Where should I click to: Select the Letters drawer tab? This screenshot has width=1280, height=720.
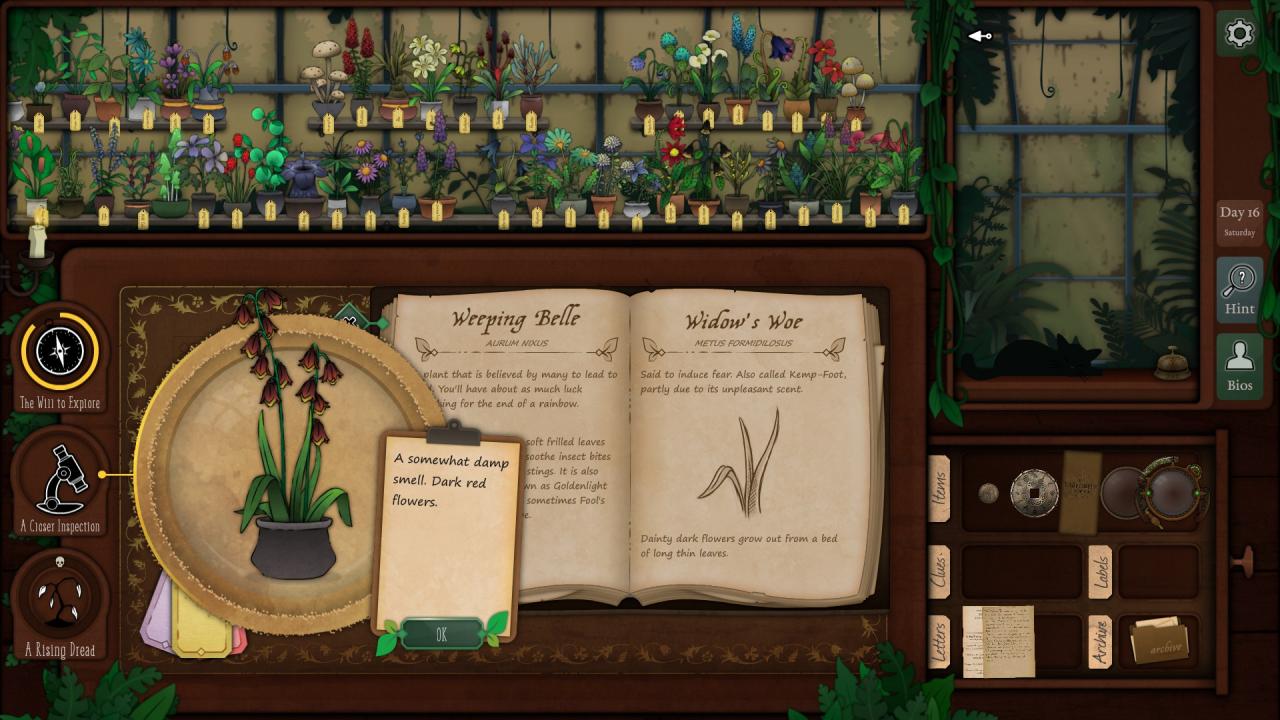point(939,641)
